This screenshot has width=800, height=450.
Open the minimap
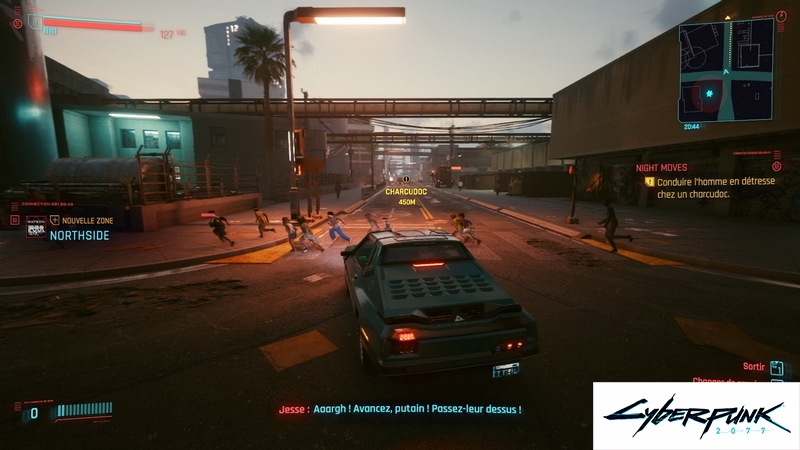pos(726,69)
